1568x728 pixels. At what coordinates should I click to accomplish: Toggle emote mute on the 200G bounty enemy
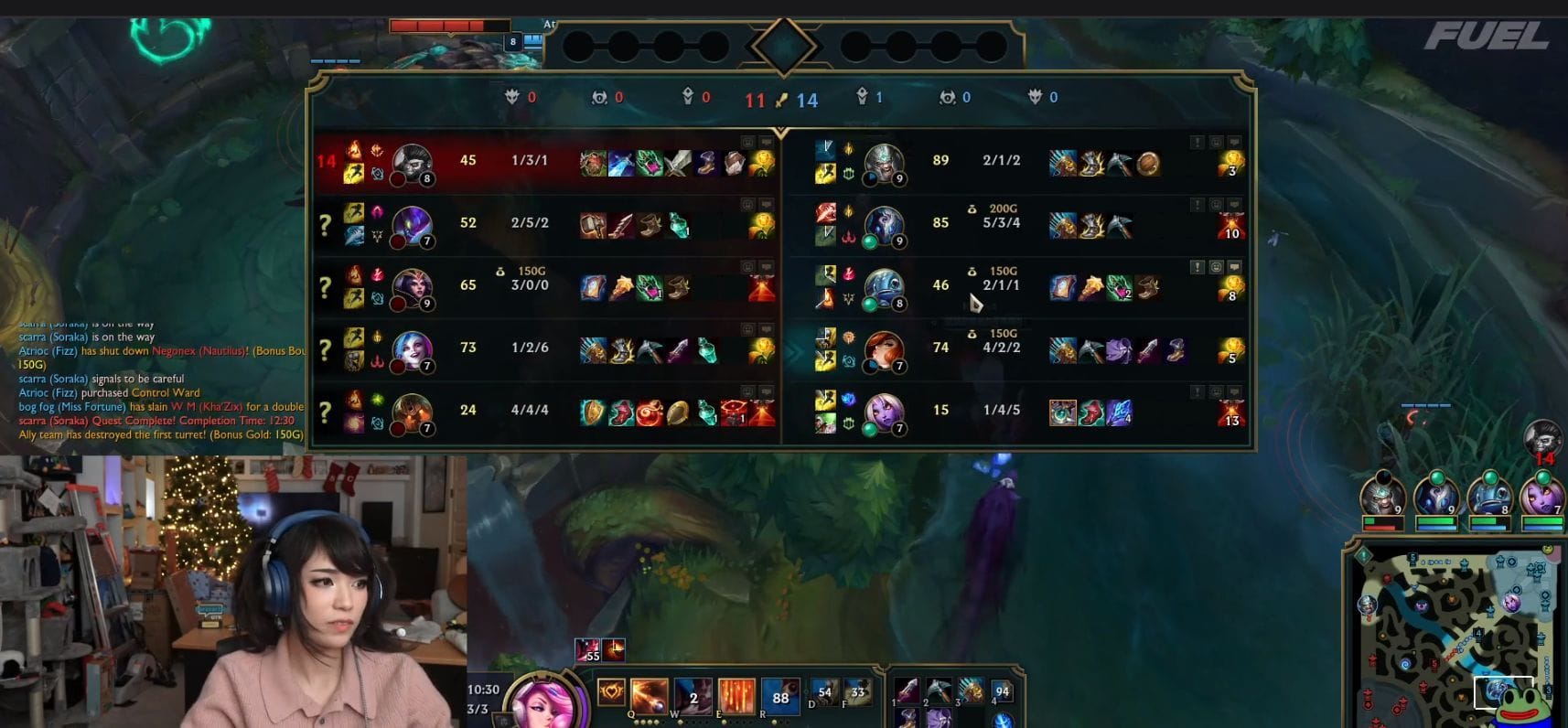(x=1215, y=204)
